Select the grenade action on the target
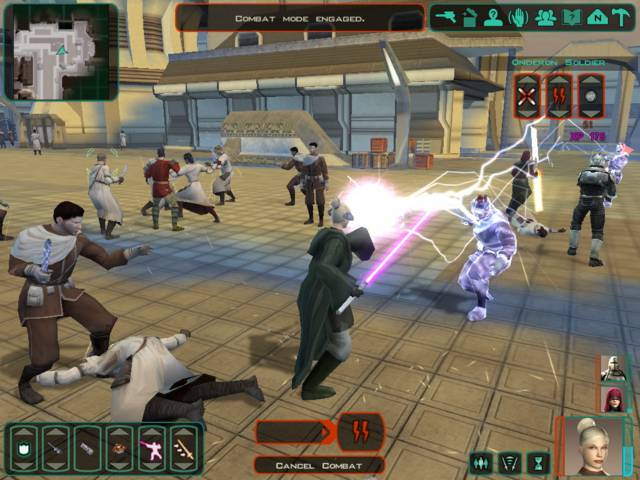 pos(590,98)
